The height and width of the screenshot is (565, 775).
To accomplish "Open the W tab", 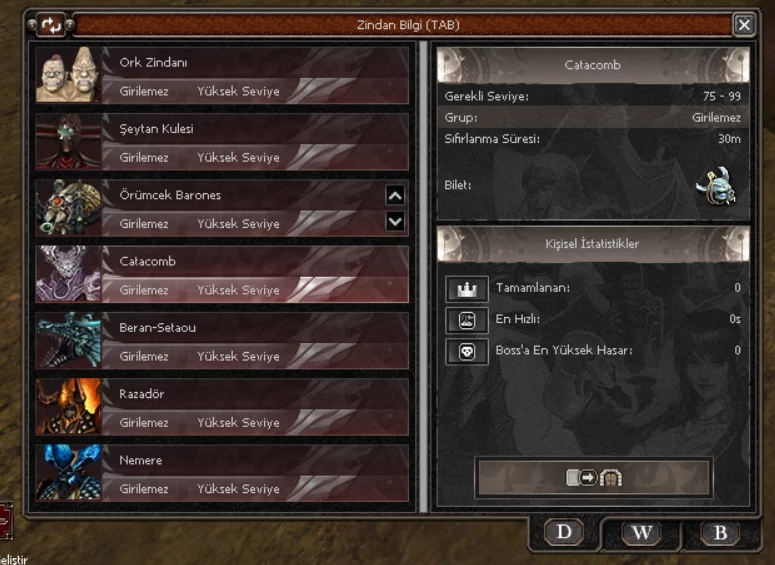I will point(641,532).
